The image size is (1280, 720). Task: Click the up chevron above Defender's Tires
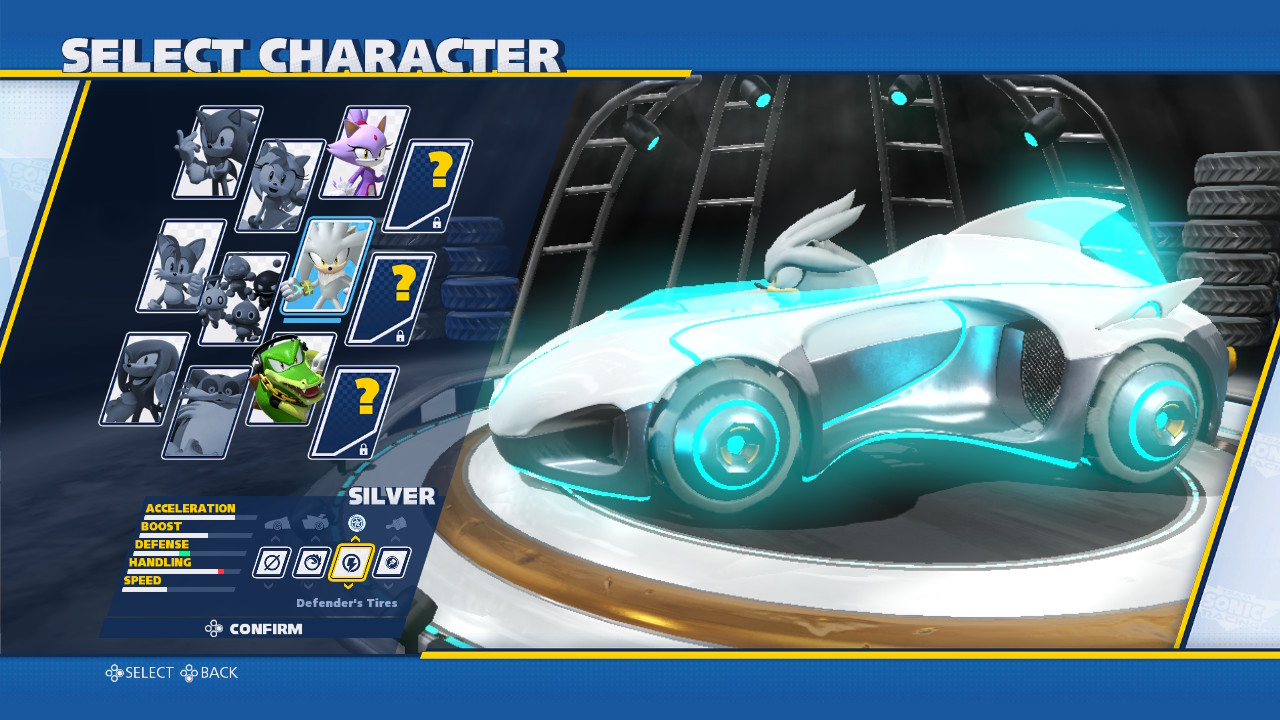point(354,538)
